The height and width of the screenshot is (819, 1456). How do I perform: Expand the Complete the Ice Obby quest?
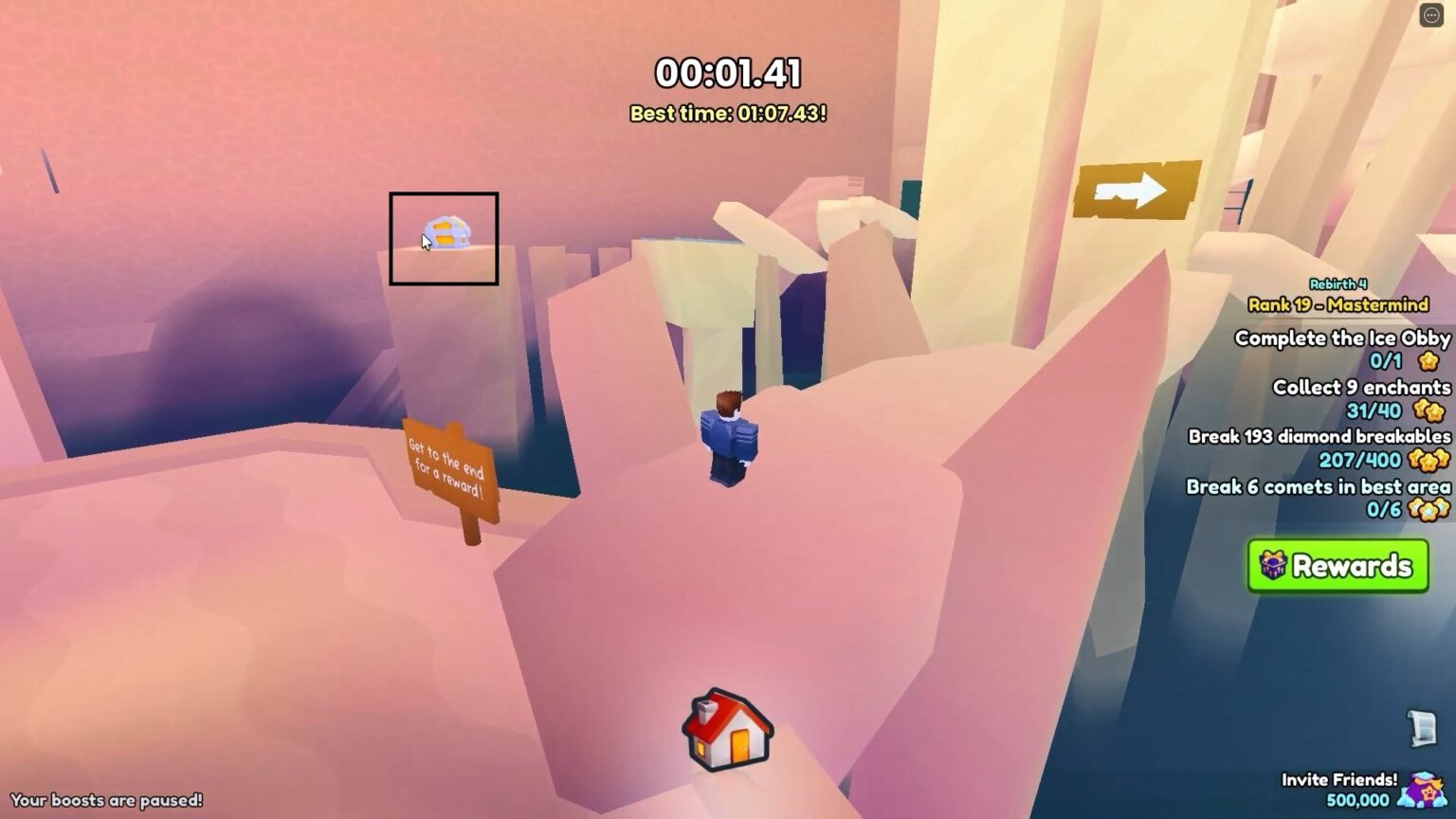coord(1341,338)
